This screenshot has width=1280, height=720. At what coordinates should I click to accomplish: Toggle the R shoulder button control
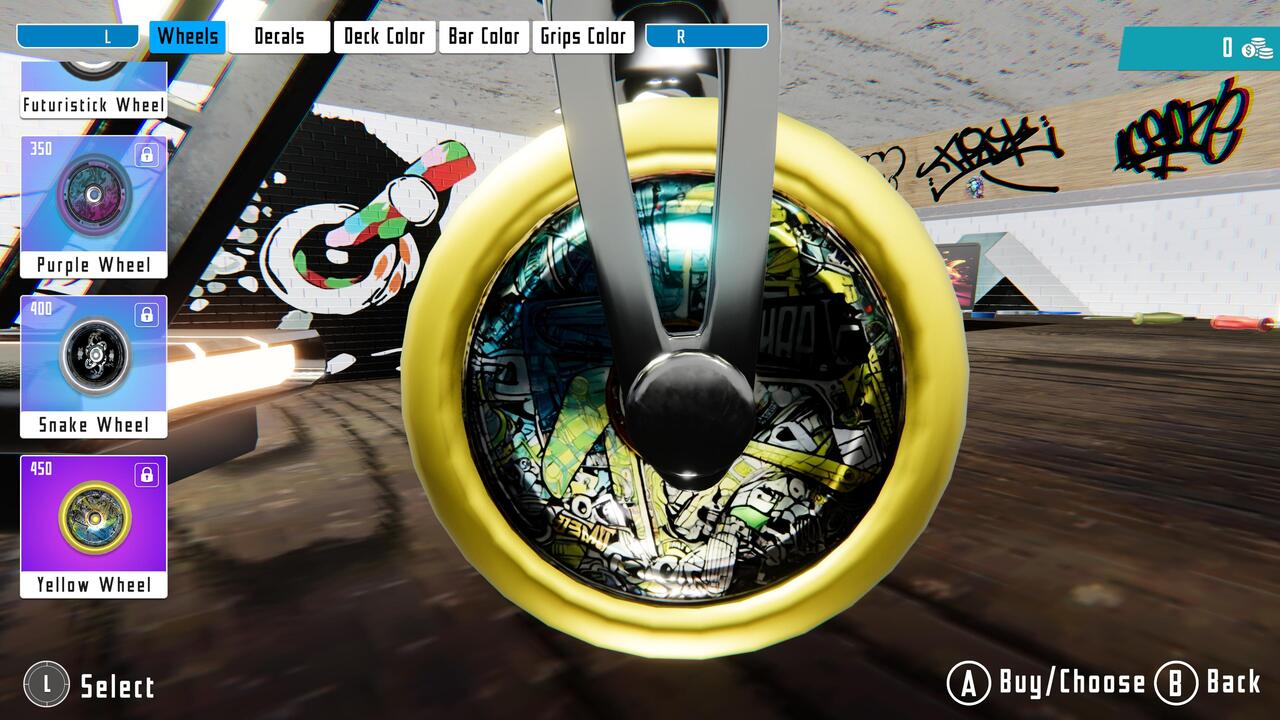click(x=706, y=36)
